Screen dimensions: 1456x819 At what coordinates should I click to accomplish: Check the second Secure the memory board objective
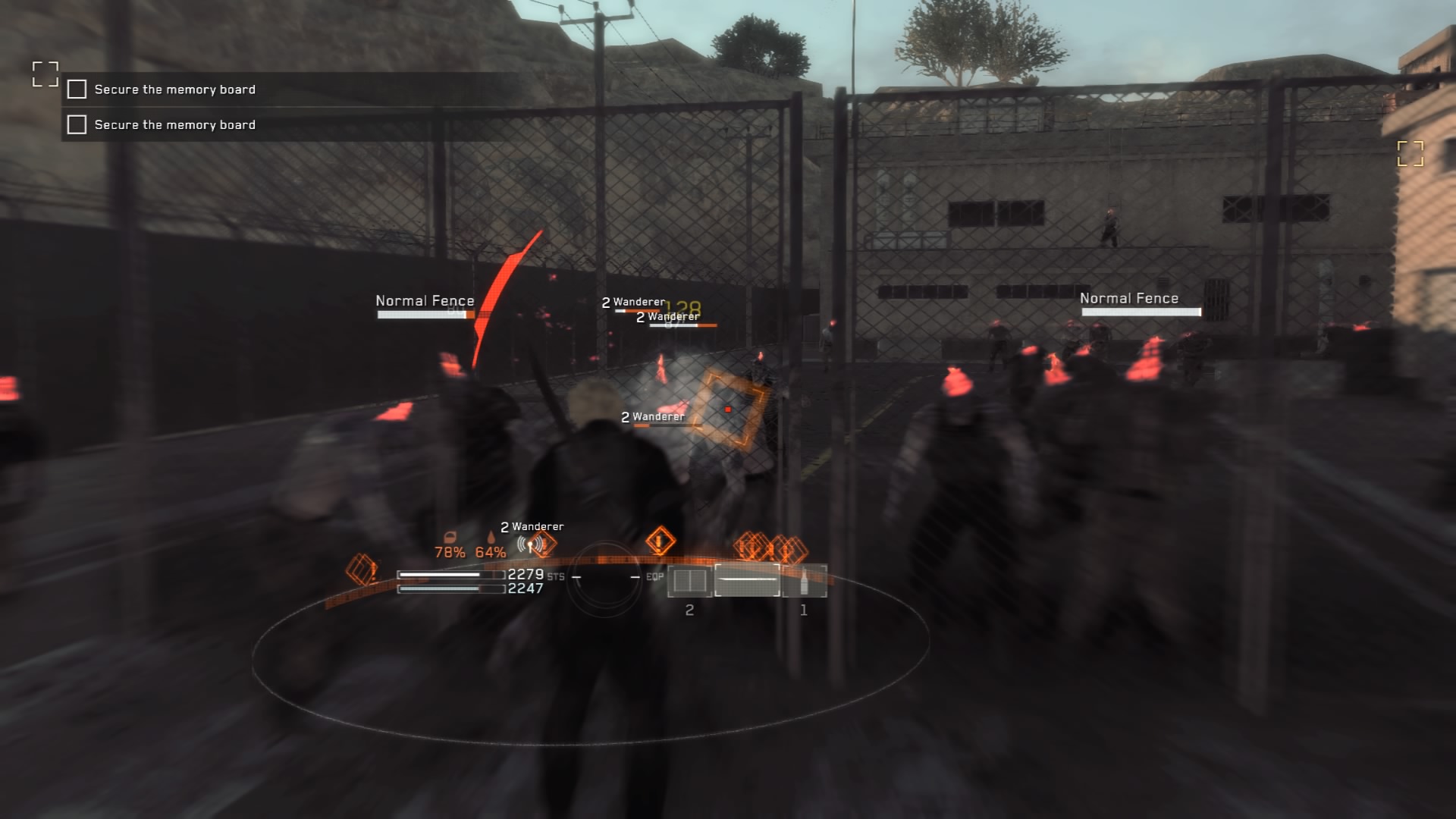coord(76,124)
